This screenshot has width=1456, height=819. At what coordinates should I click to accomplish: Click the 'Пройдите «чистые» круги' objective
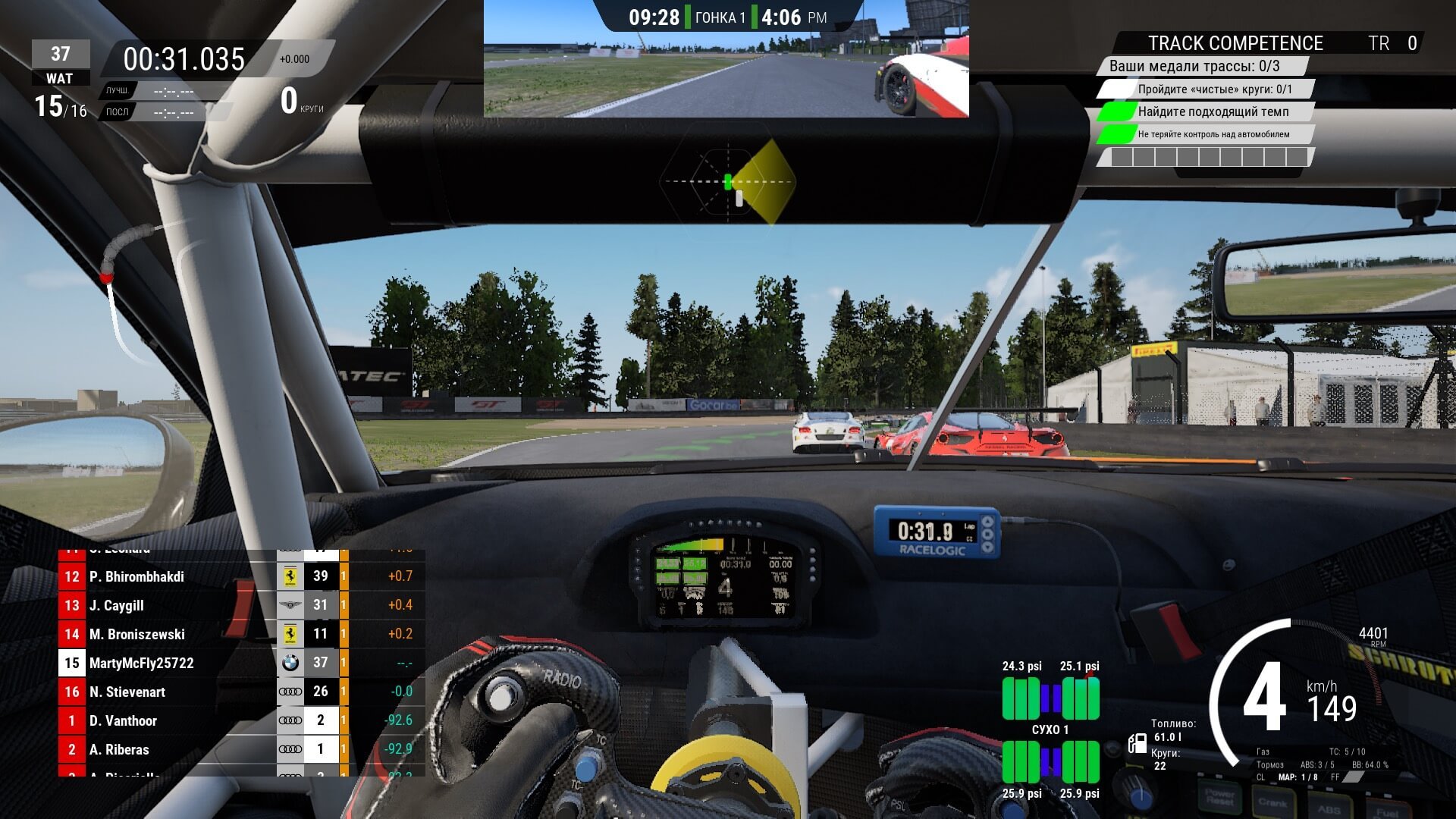pos(1214,89)
